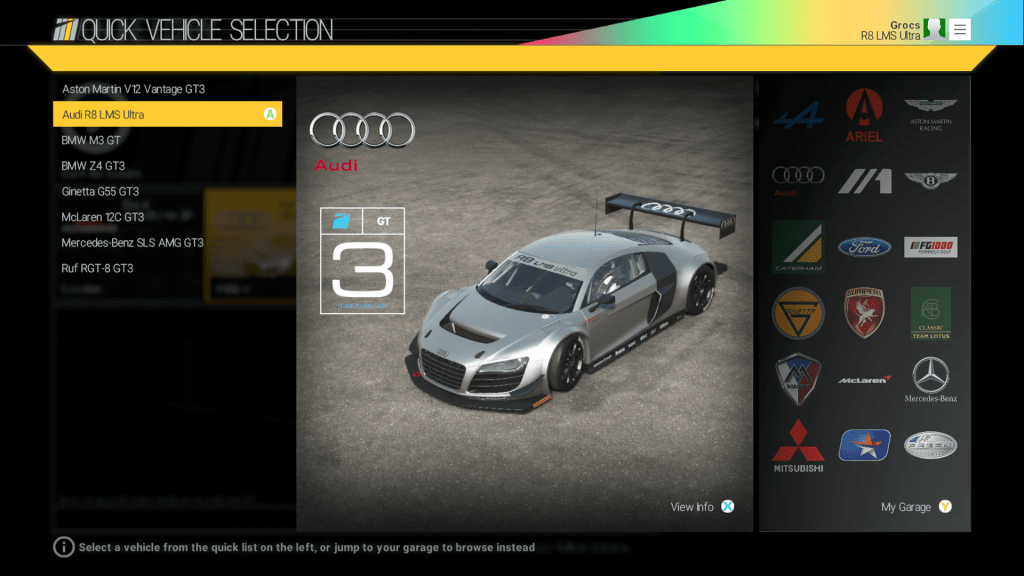Select Aston Martin V12 Vantage GT3
This screenshot has width=1024, height=576.
[x=133, y=89]
